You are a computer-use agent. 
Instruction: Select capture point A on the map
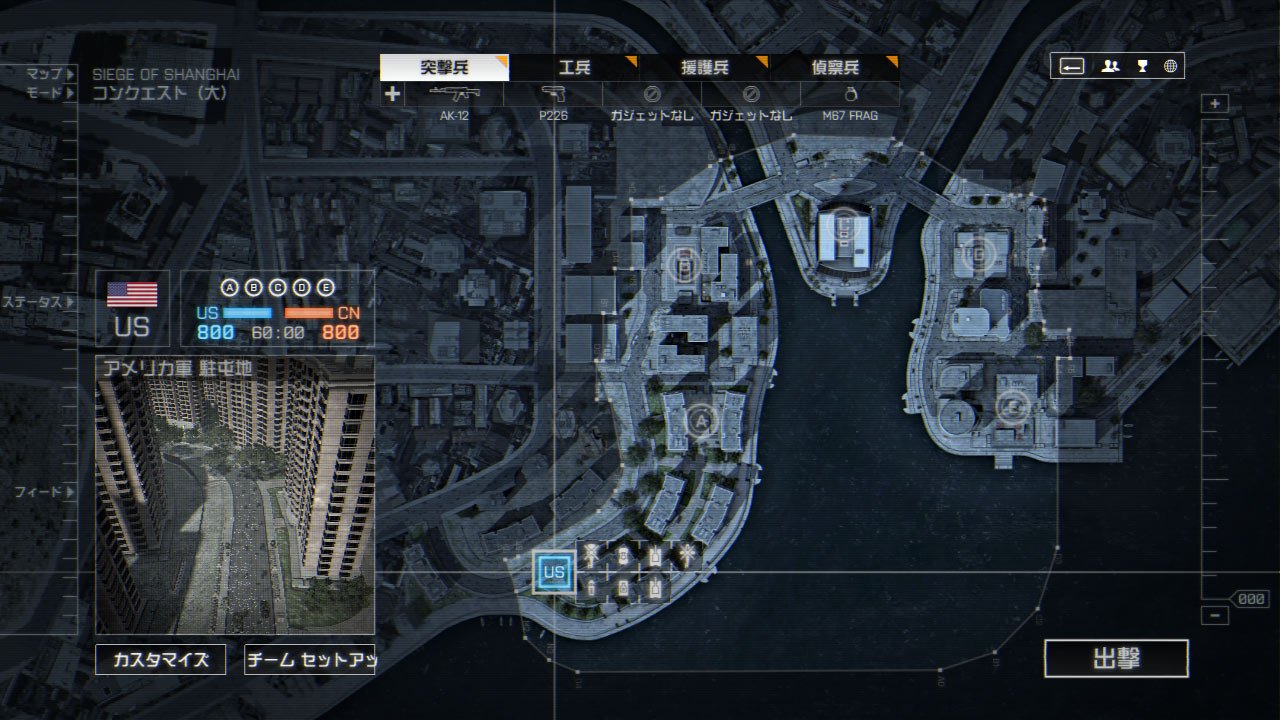point(700,421)
